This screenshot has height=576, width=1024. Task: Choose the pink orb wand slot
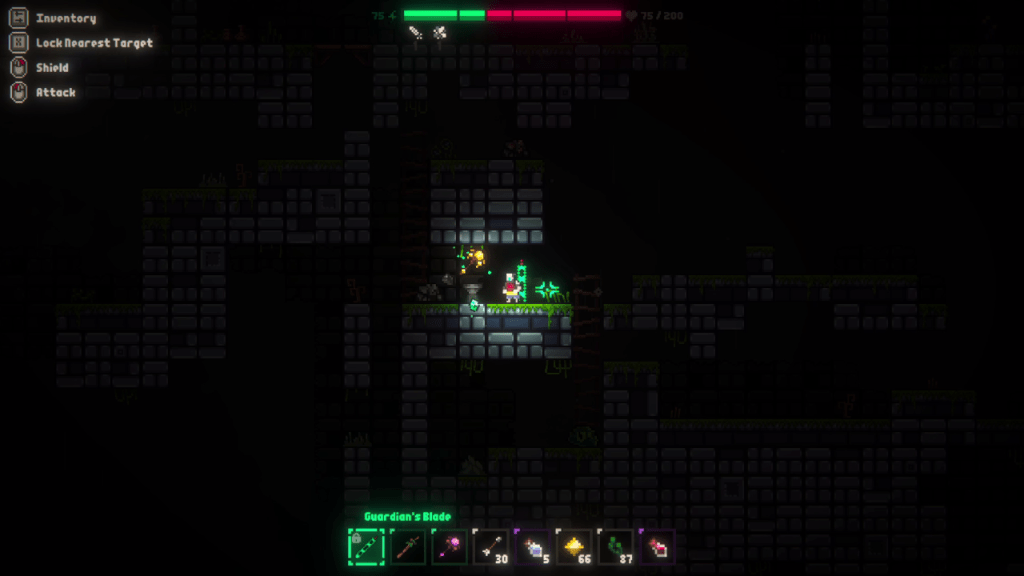[449, 547]
